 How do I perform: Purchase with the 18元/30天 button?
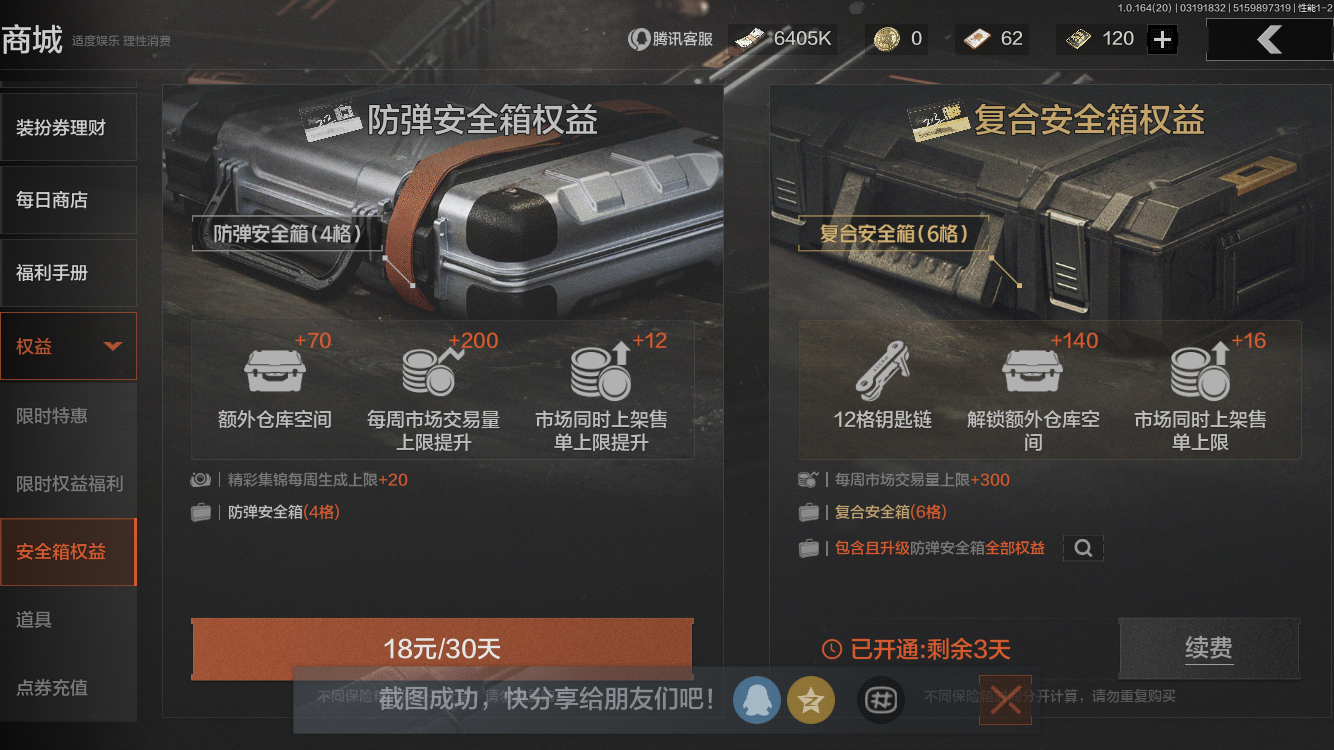click(x=441, y=650)
